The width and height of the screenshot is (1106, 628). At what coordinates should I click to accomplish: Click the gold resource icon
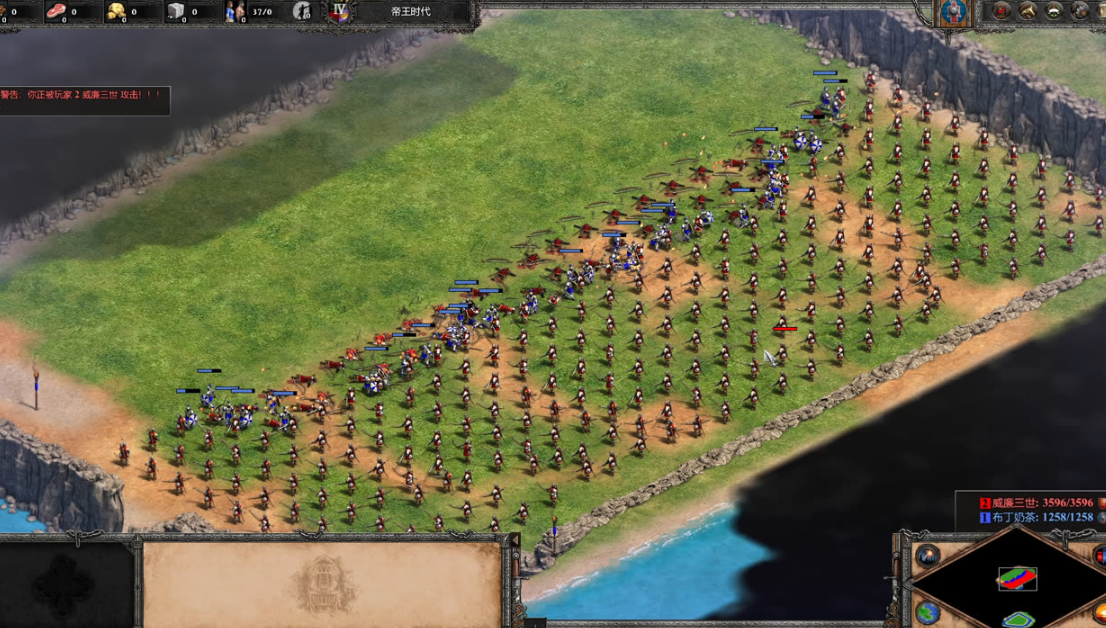pos(117,12)
